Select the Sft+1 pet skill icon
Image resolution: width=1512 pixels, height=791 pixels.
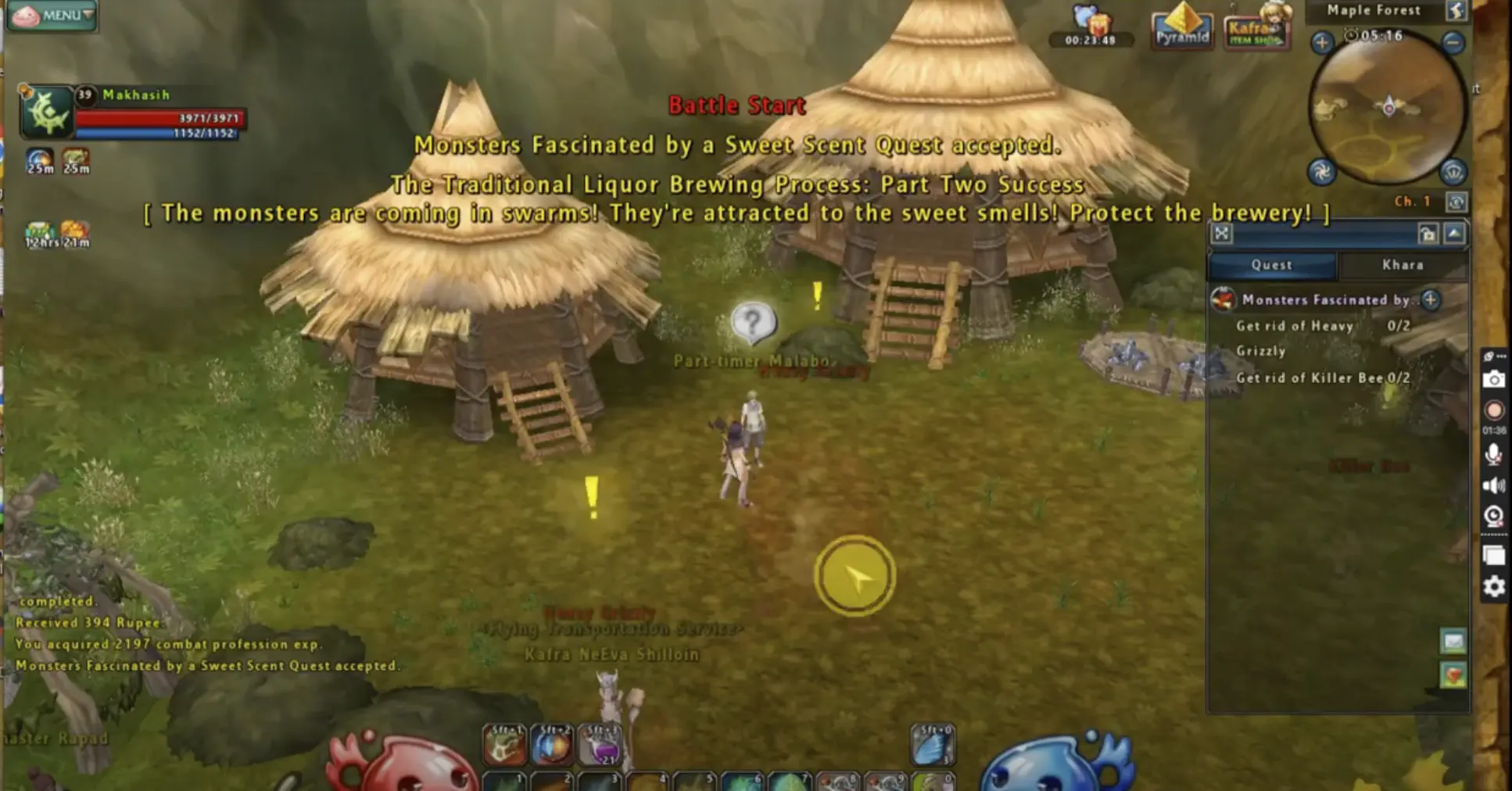[508, 745]
